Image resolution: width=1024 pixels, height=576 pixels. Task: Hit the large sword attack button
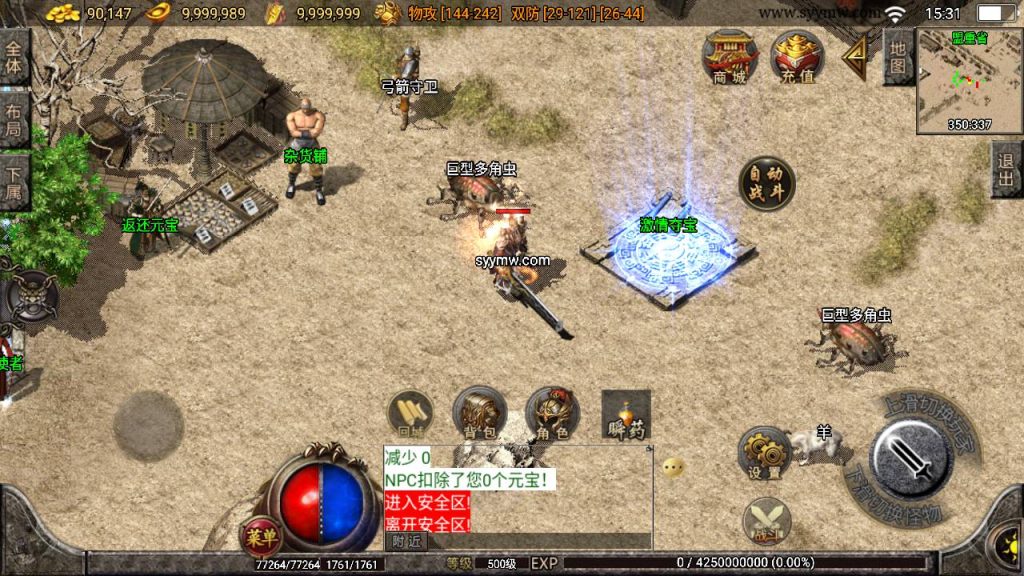[x=910, y=459]
